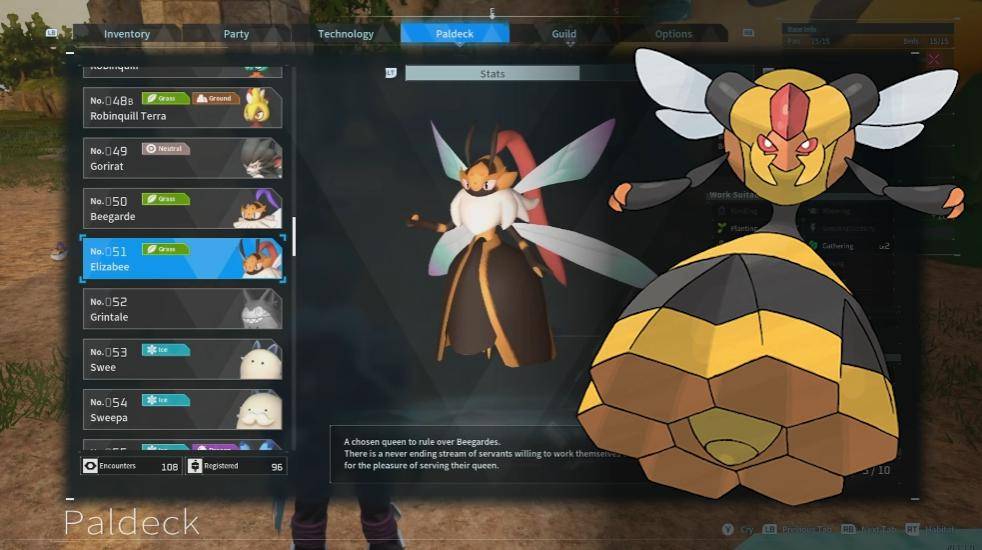Choose the Gorirat entry in the list
The width and height of the screenshot is (982, 550).
(x=182, y=158)
